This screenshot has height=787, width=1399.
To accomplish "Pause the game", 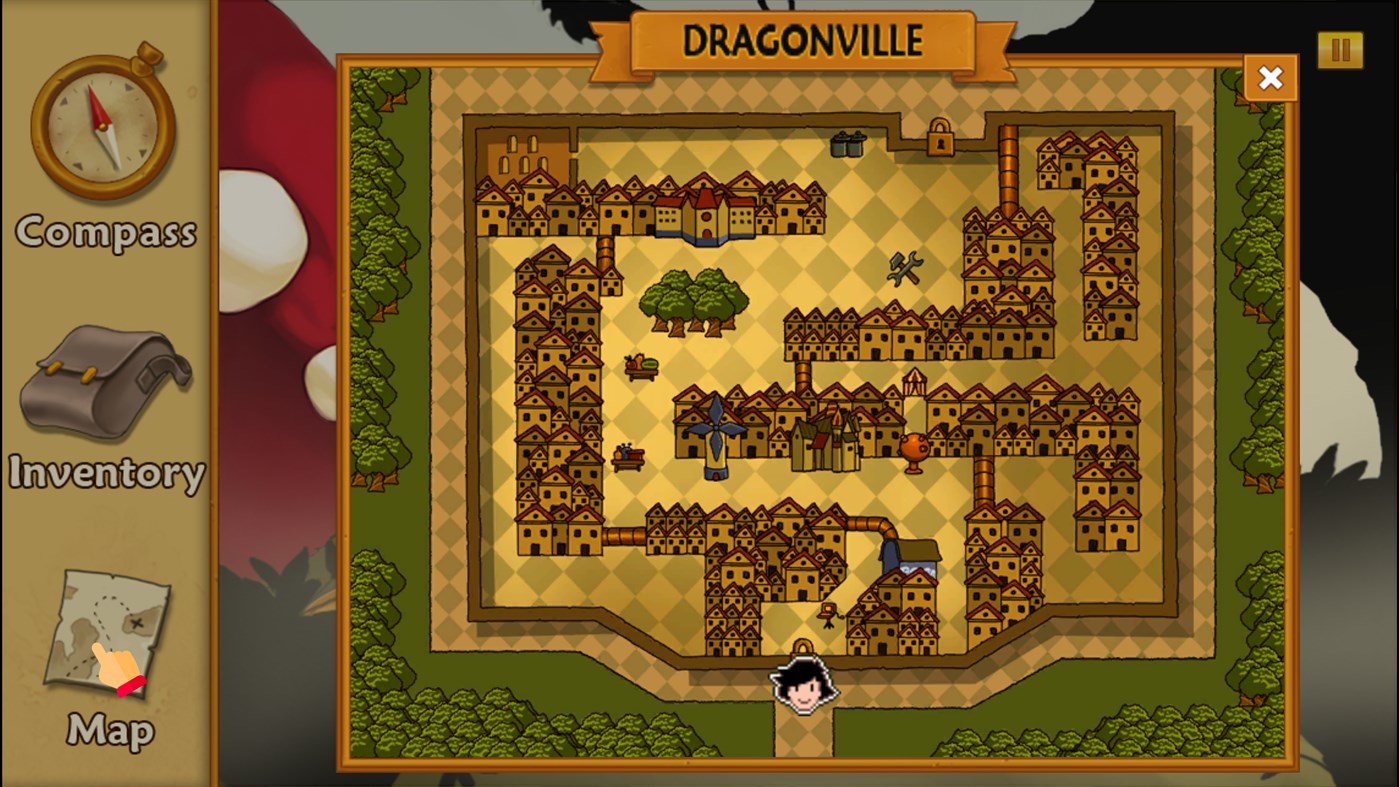I will click(1340, 49).
